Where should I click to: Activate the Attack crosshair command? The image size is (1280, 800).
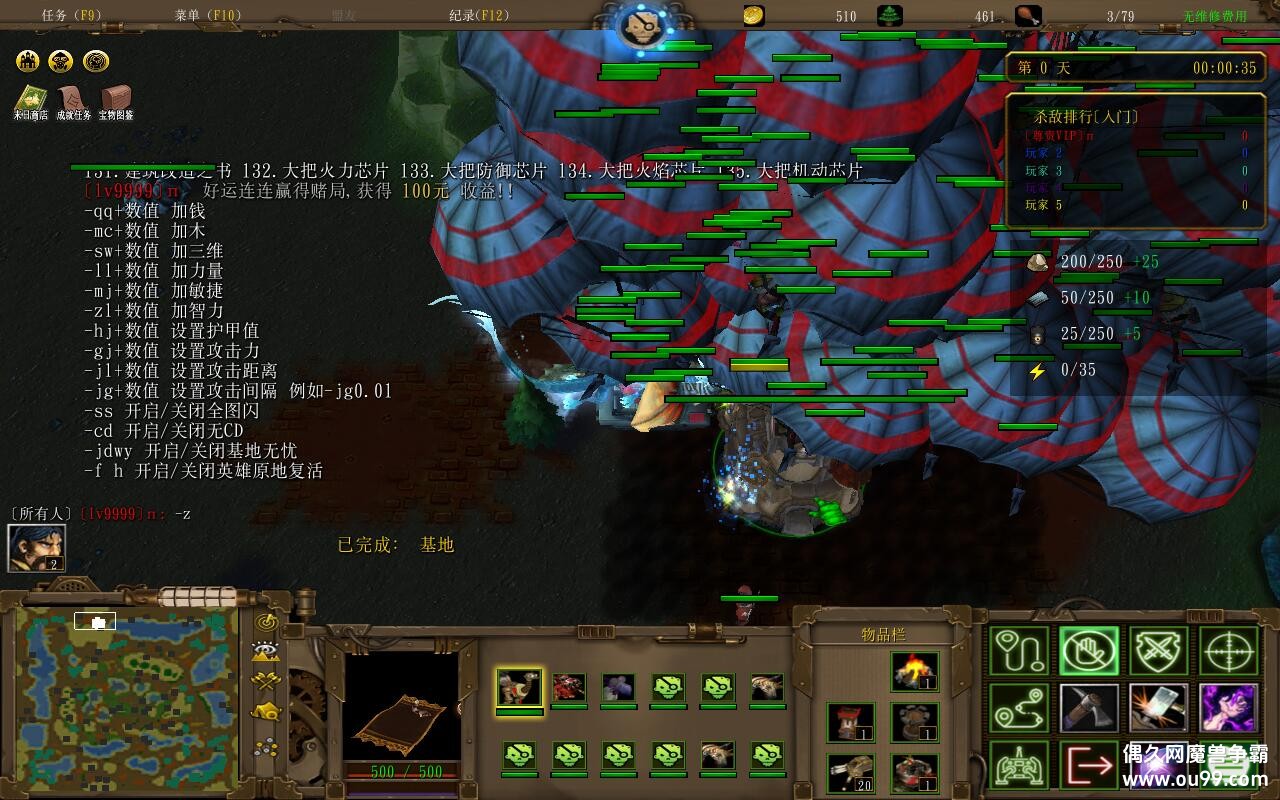click(x=1229, y=651)
